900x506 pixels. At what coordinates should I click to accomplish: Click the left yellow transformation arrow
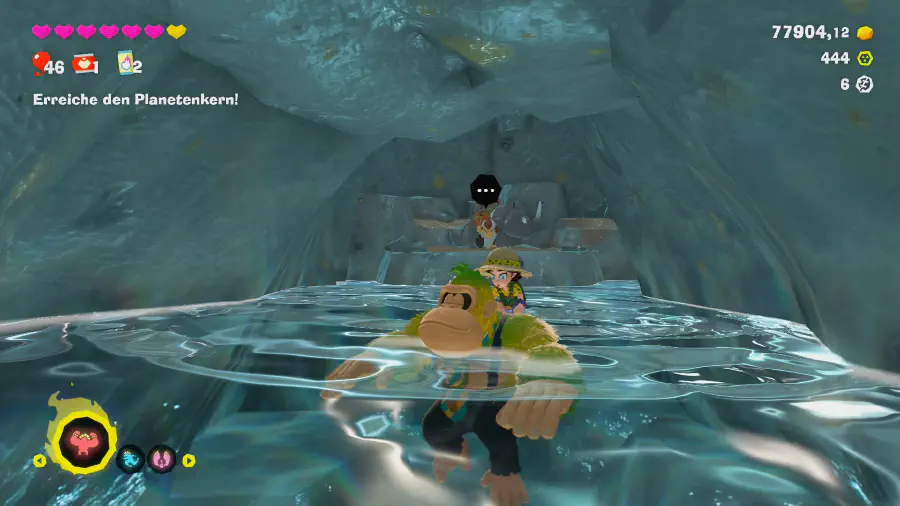[39, 461]
